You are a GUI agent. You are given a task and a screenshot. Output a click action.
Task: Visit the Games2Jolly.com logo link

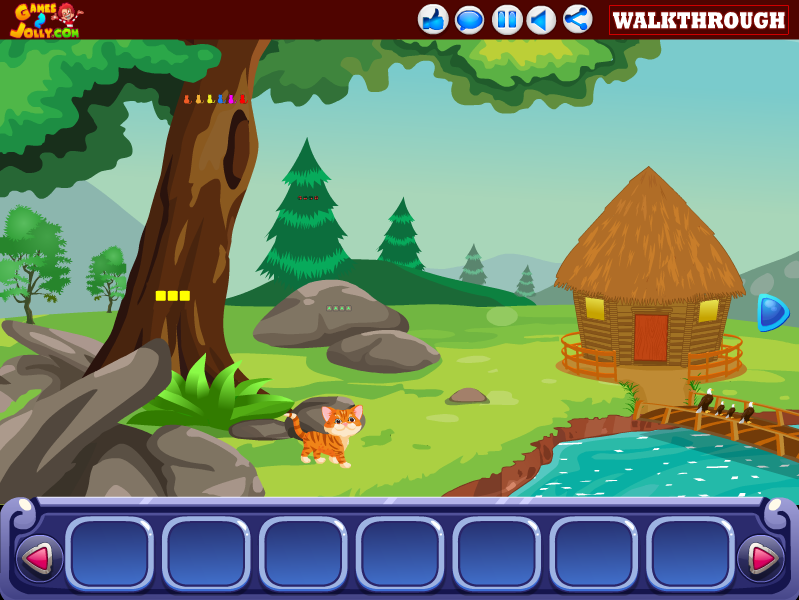pyautogui.click(x=45, y=20)
